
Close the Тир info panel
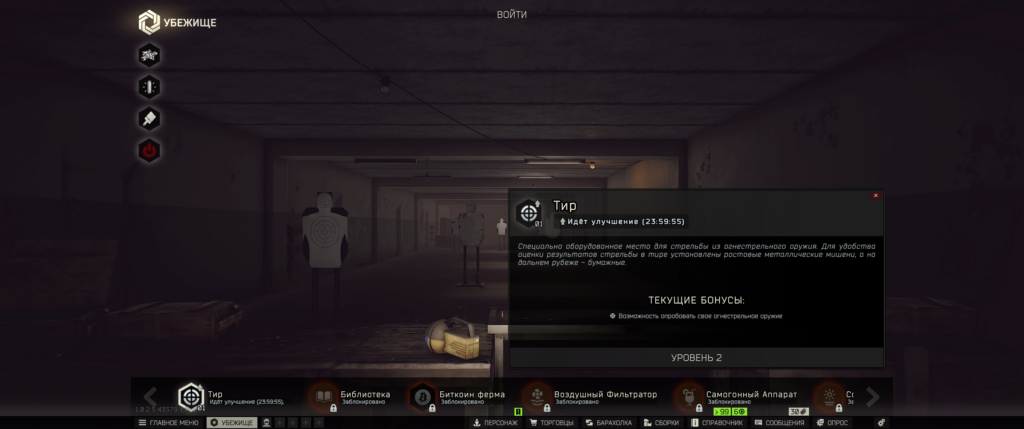point(876,196)
